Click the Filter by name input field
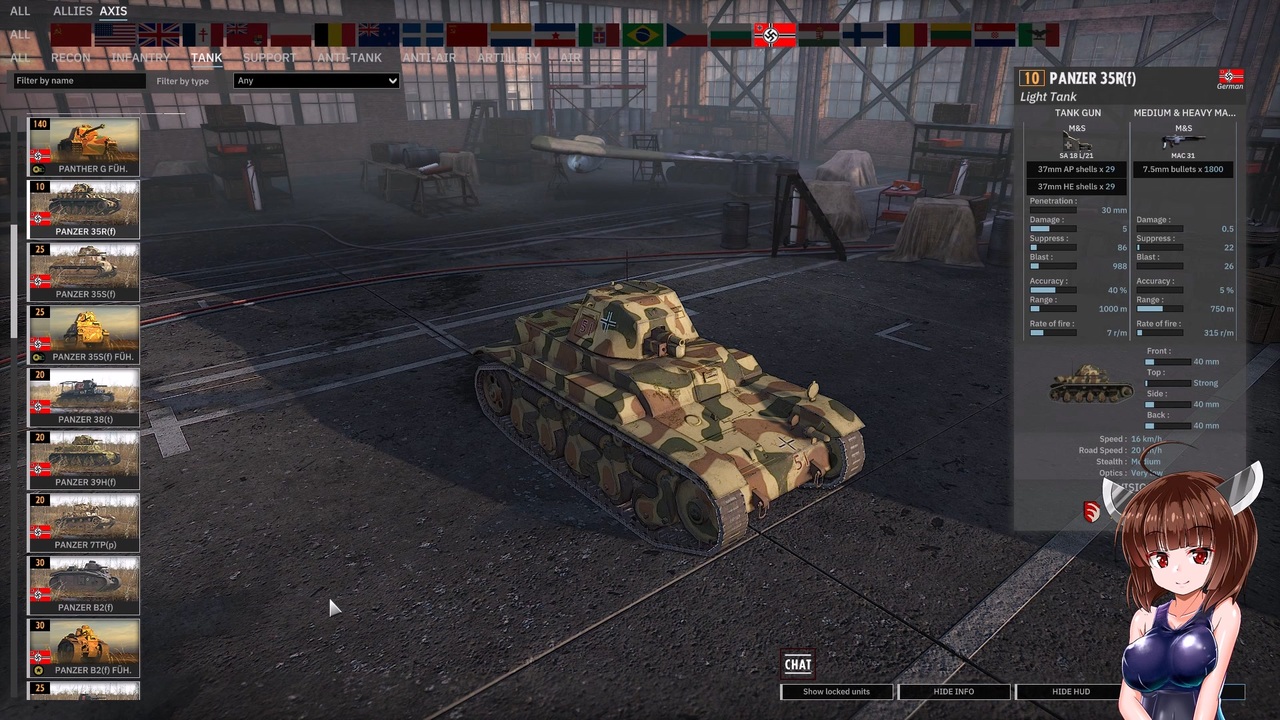The image size is (1280, 720). 78,80
